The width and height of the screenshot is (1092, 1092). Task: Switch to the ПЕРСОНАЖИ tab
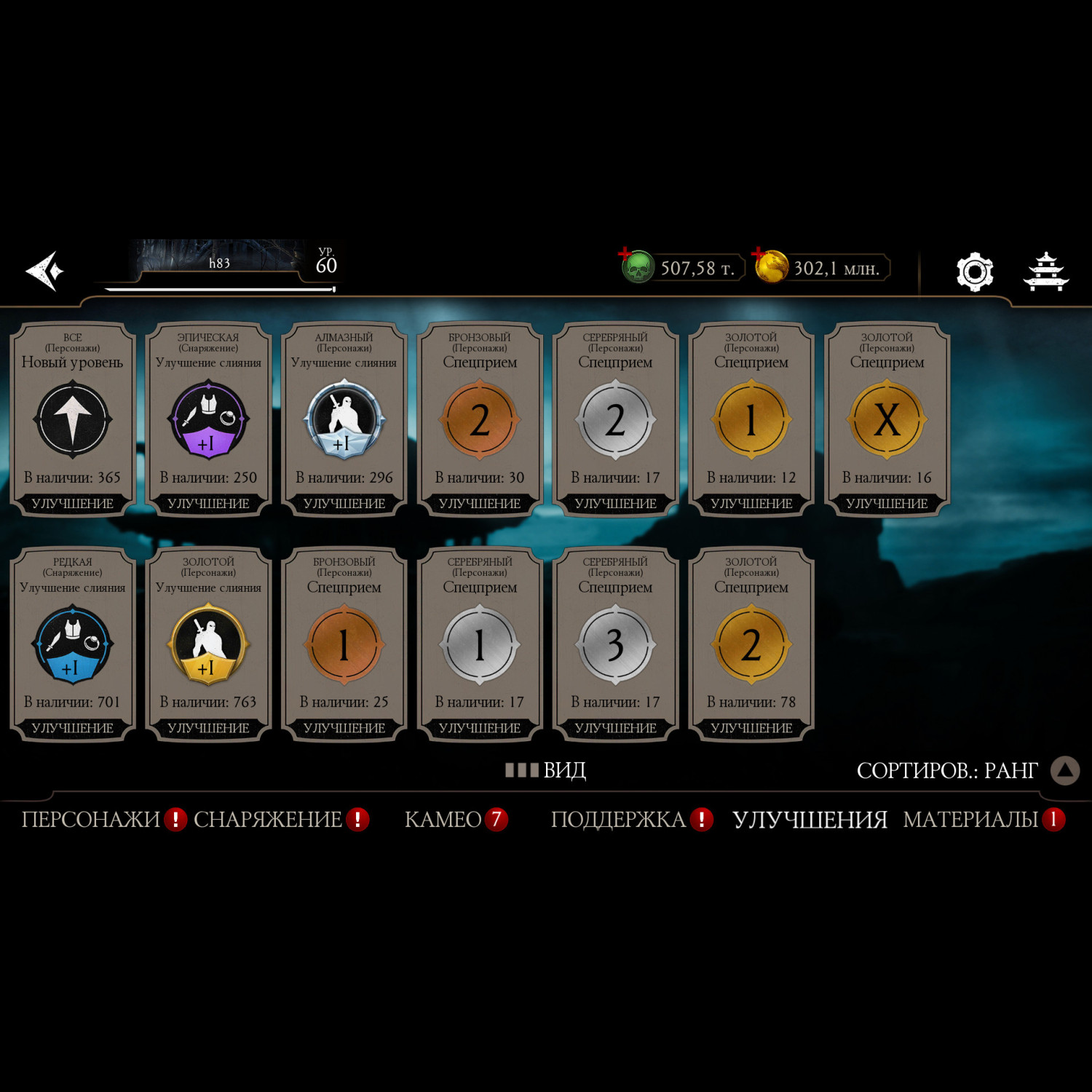pyautogui.click(x=91, y=820)
